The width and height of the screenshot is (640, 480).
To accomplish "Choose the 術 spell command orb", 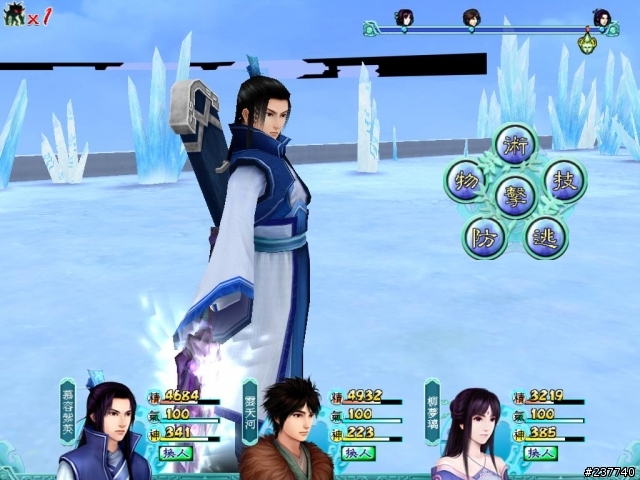I will click(x=516, y=144).
